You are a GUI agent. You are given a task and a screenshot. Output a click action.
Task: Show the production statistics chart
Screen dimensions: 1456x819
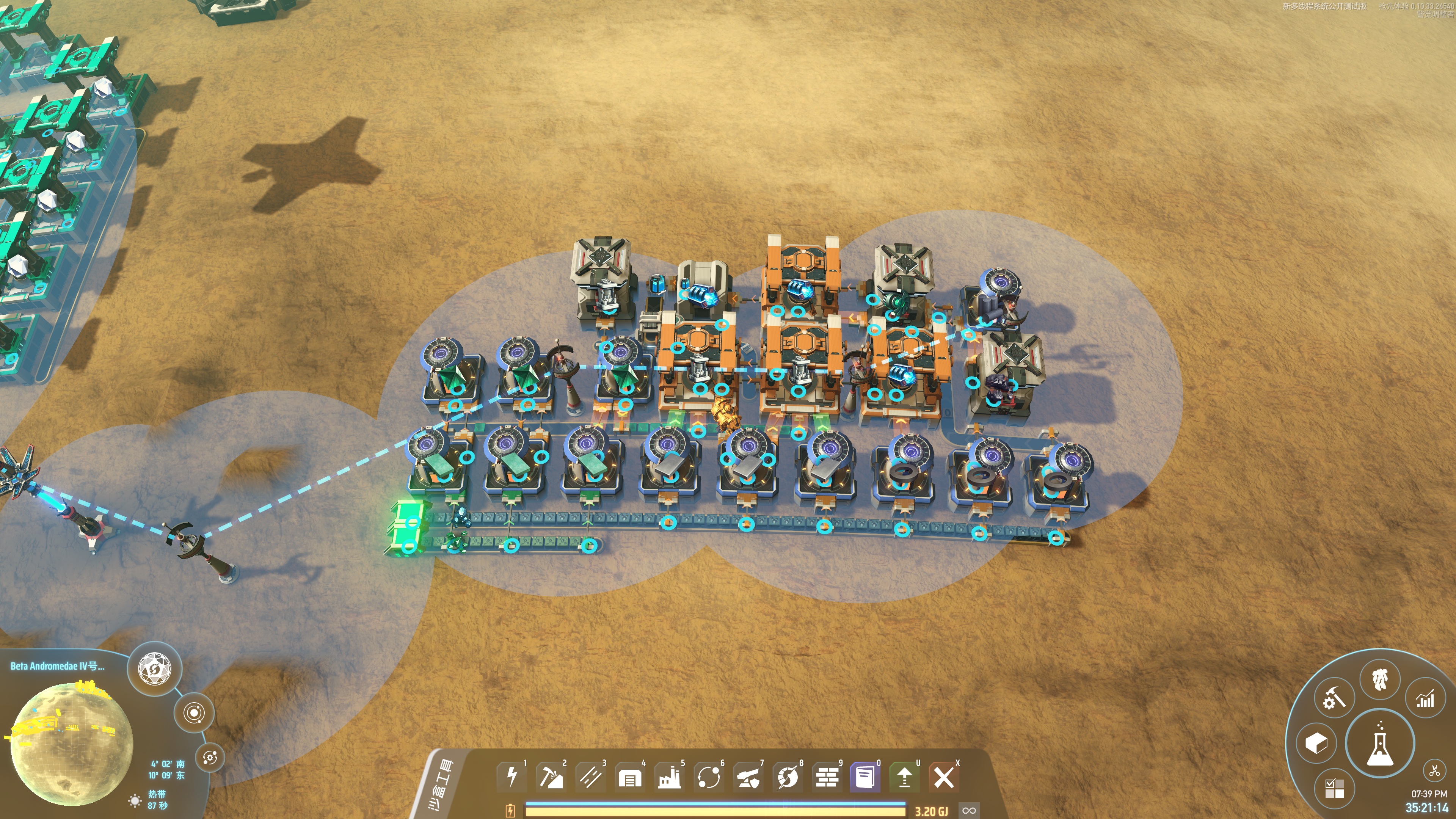1425,698
